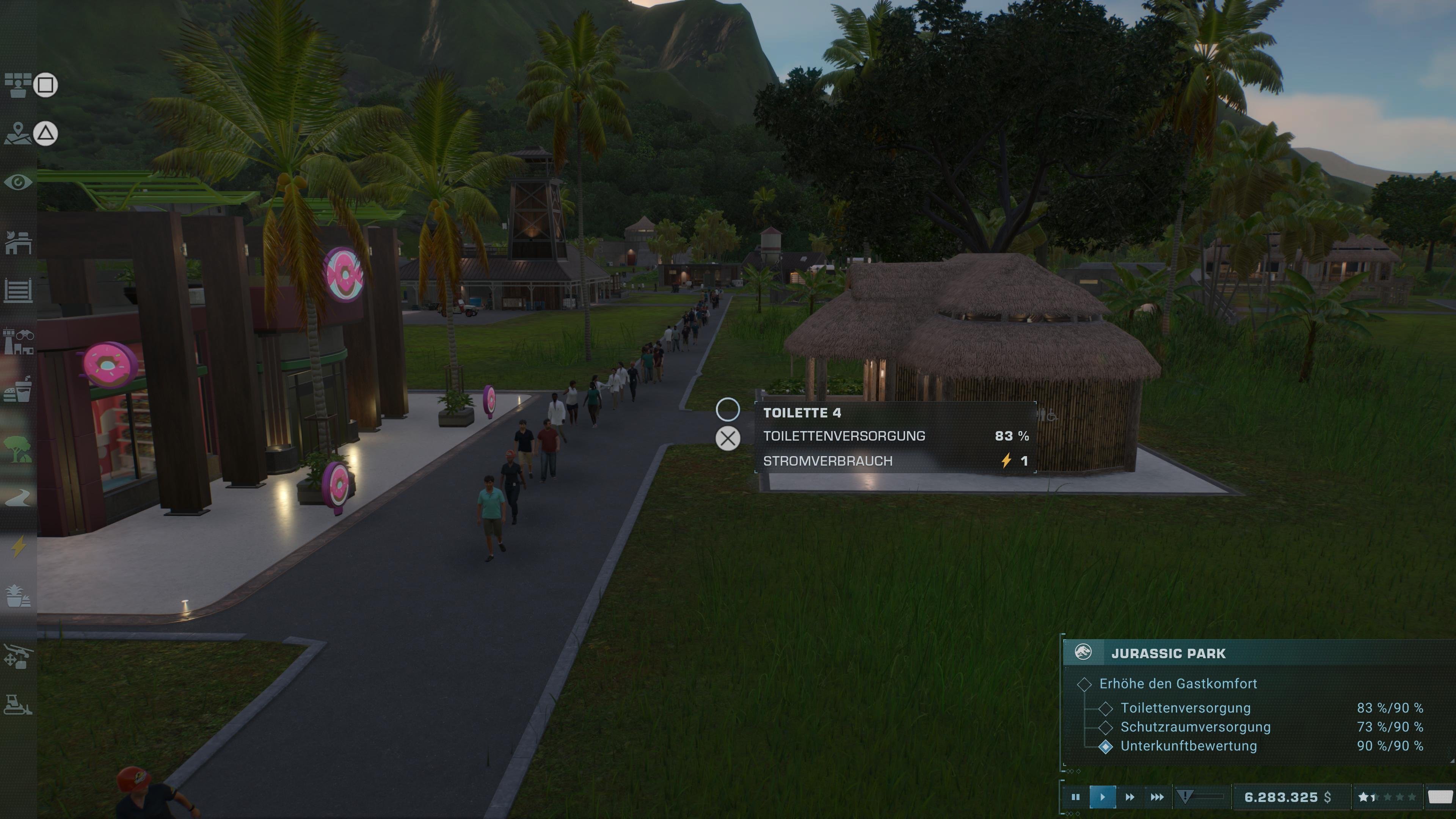The image size is (1456, 819).
Task: Open more options for Toilette 4 via circle button
Action: [728, 410]
